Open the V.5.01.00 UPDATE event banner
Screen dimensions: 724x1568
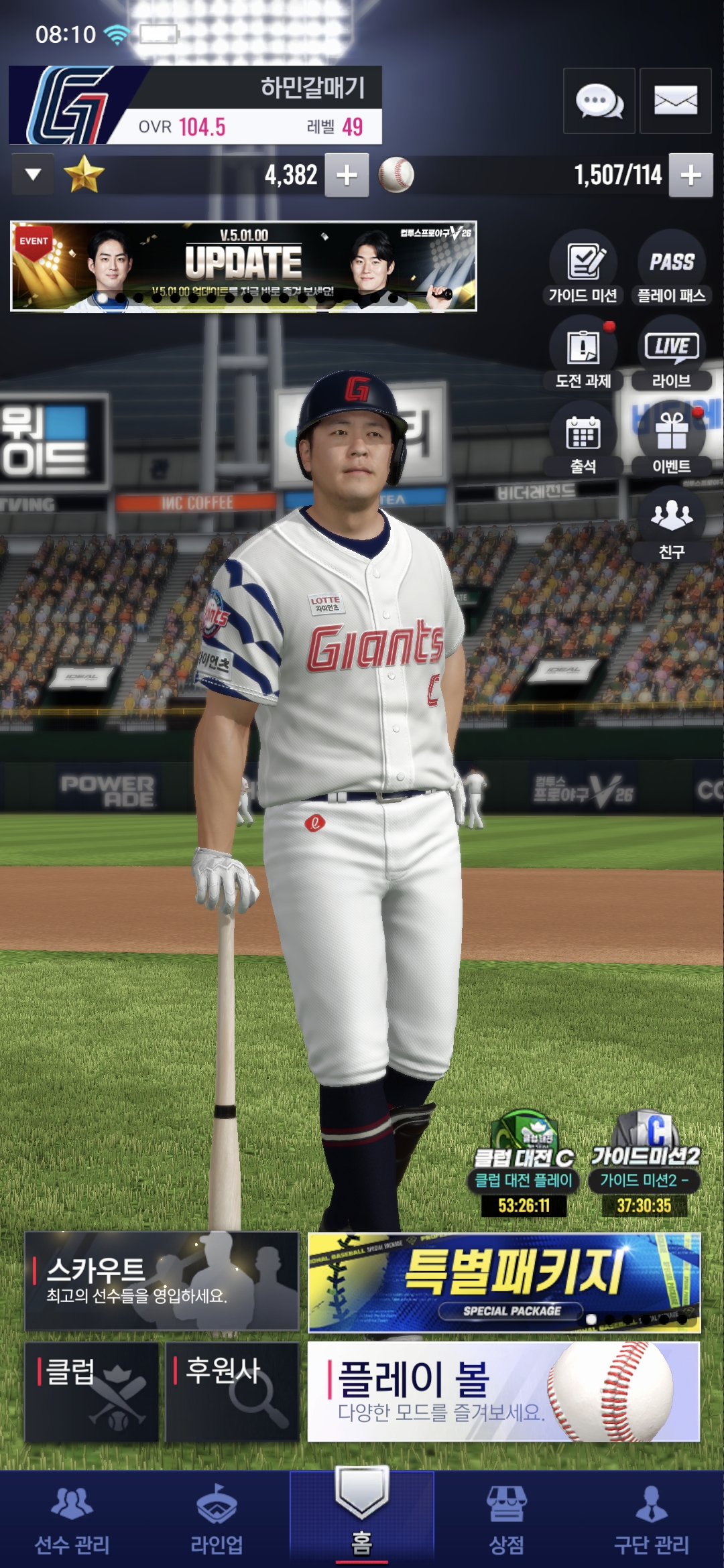[243, 266]
